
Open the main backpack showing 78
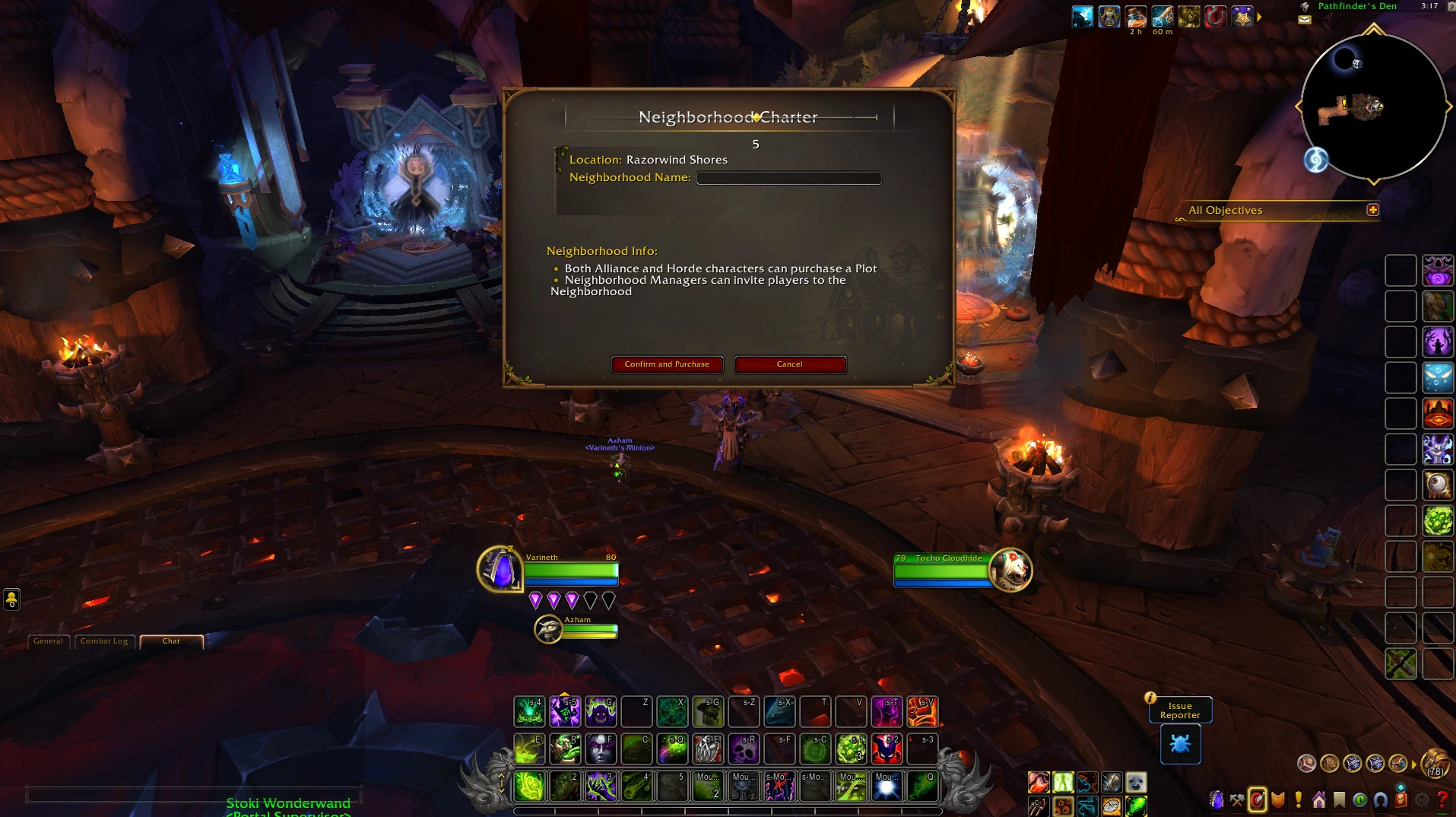[1435, 763]
